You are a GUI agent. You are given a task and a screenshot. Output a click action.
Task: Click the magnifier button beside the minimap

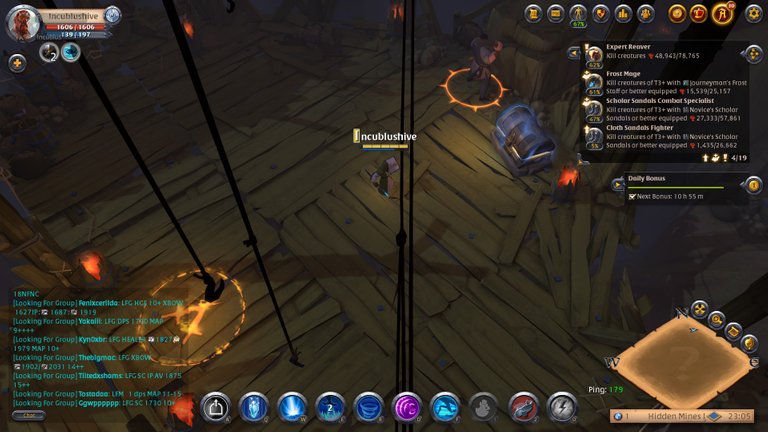(716, 320)
